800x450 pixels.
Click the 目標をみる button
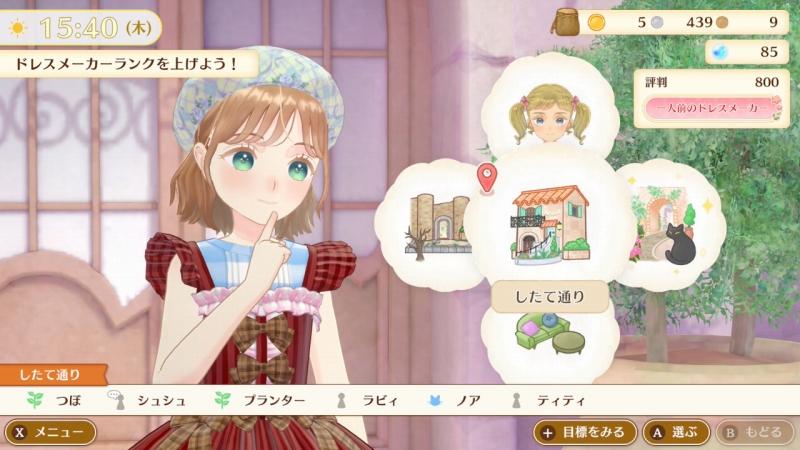click(x=585, y=432)
